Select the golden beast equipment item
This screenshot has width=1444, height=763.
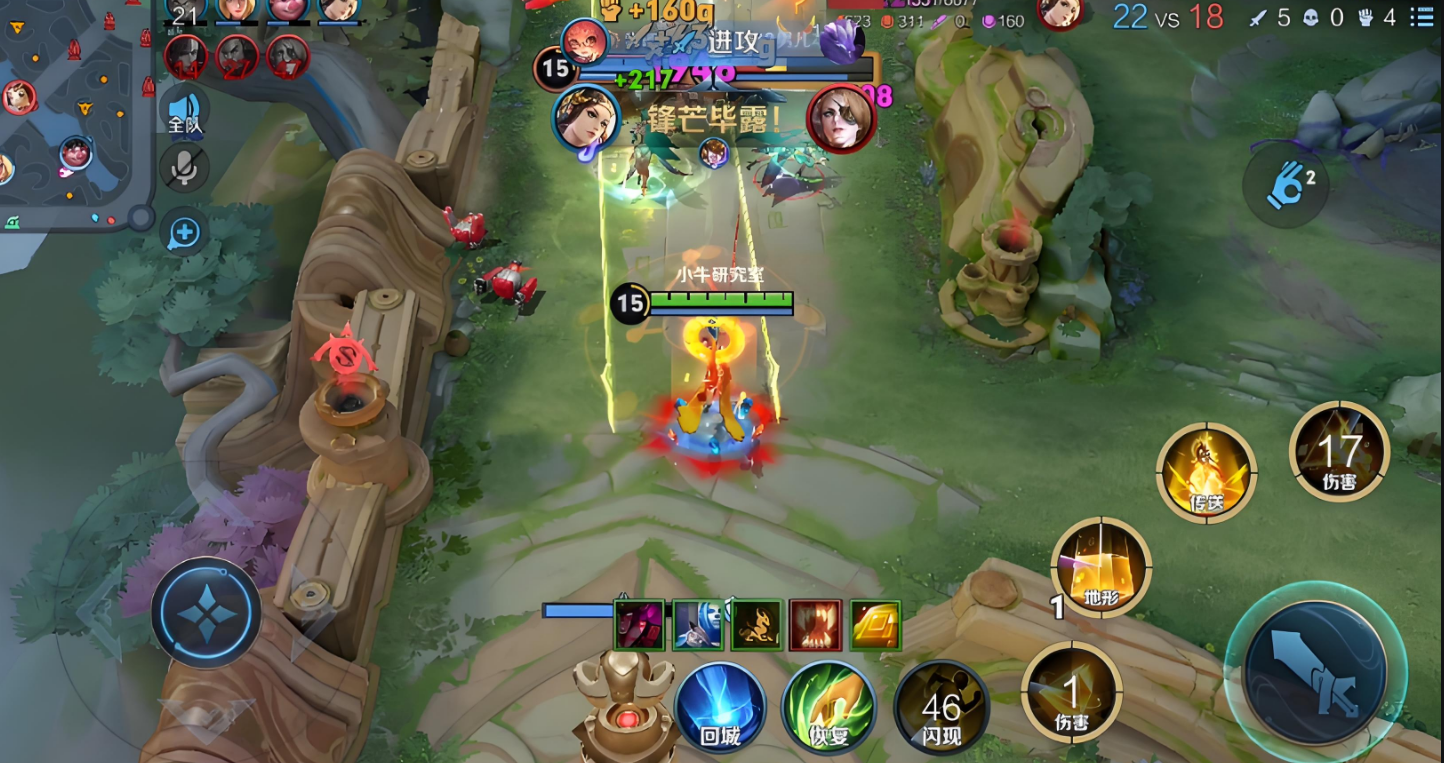coord(757,625)
